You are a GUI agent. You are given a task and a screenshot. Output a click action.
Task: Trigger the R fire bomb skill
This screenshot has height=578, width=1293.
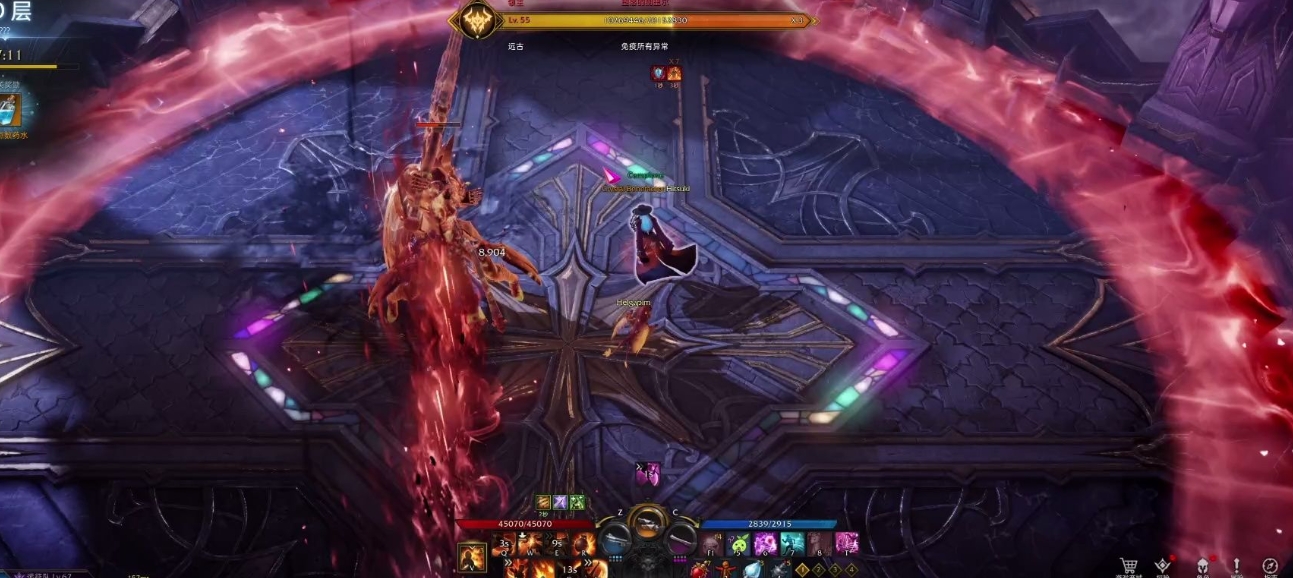581,544
